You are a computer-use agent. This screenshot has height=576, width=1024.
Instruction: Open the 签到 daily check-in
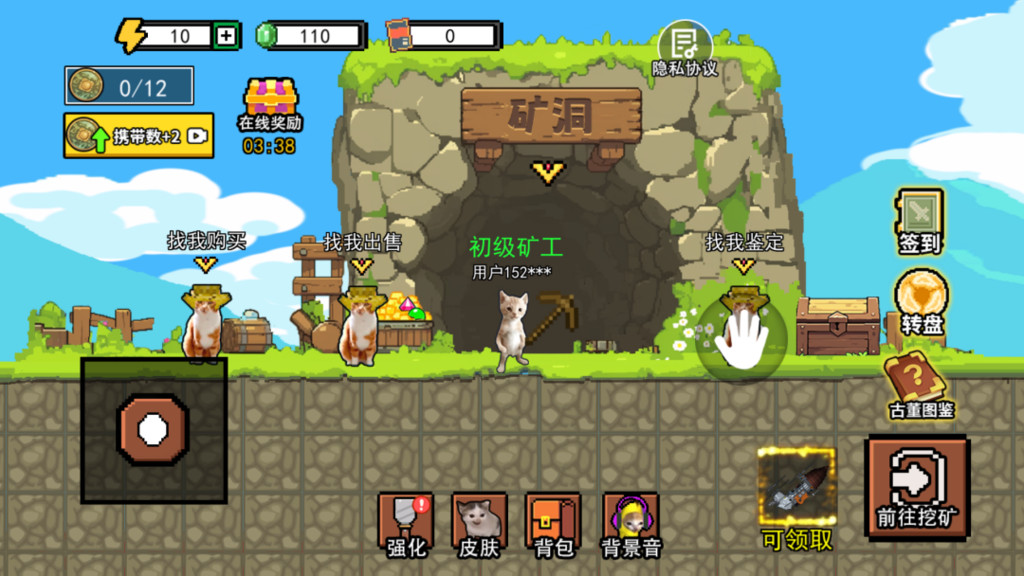(918, 221)
